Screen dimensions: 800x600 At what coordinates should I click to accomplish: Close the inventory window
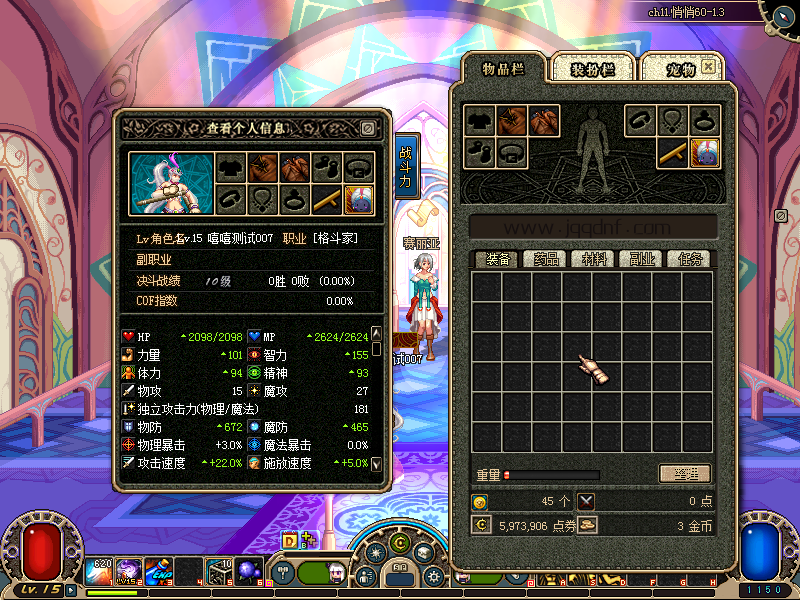pyautogui.click(x=708, y=66)
